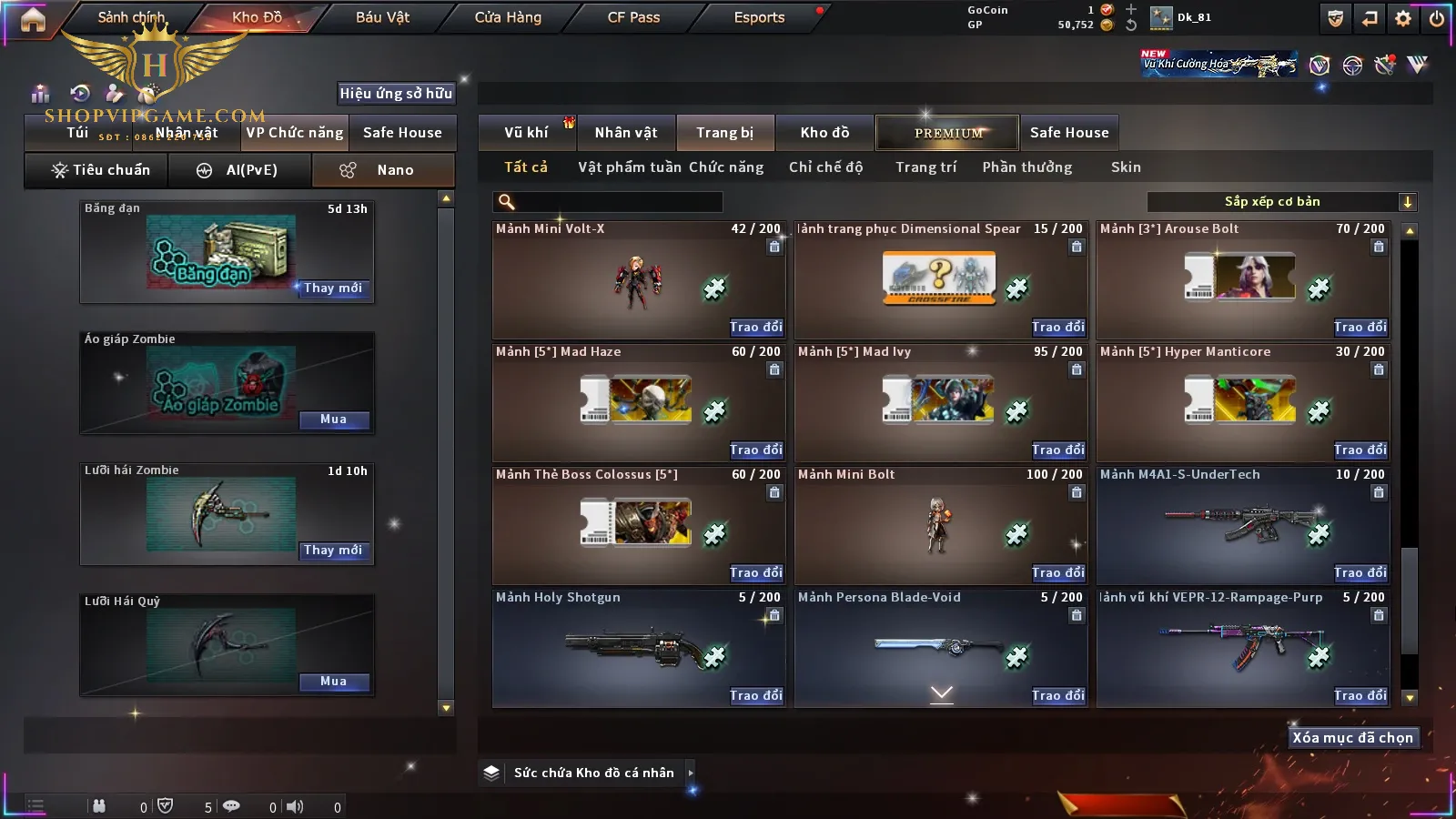Choose the Skin sub-category filter

pyautogui.click(x=1126, y=167)
